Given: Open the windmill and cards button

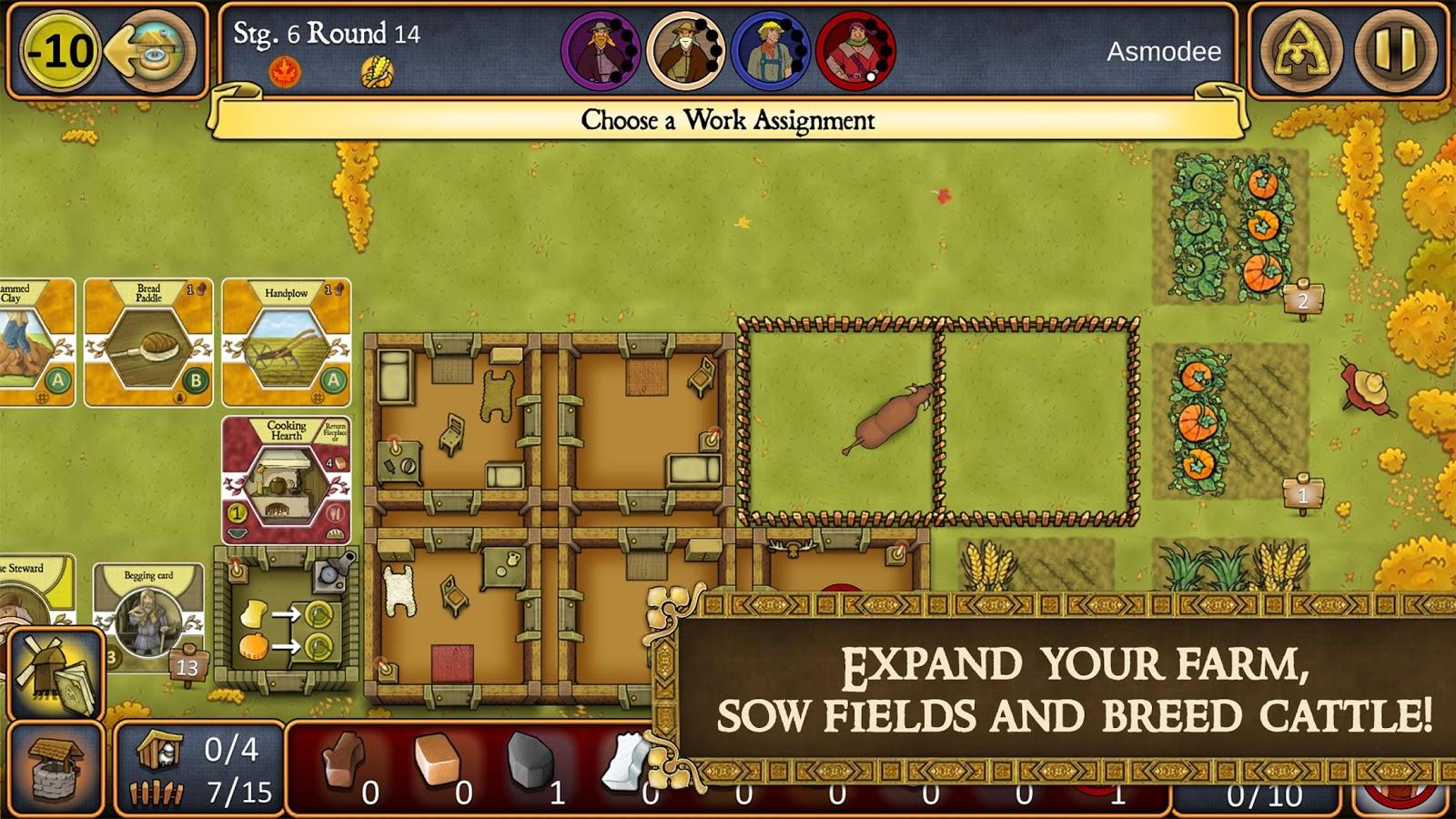Looking at the screenshot, I should click(55, 672).
